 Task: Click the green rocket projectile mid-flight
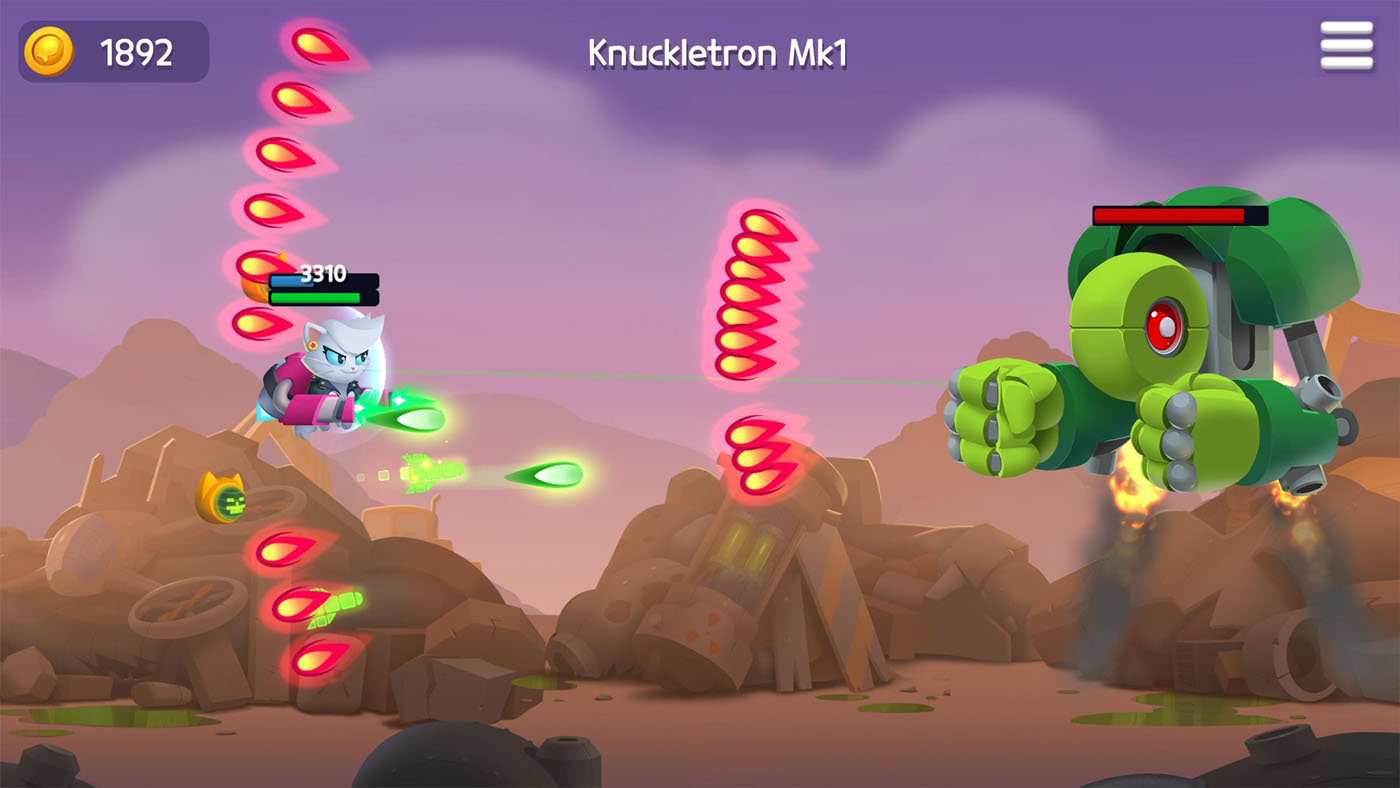[x=428, y=470]
